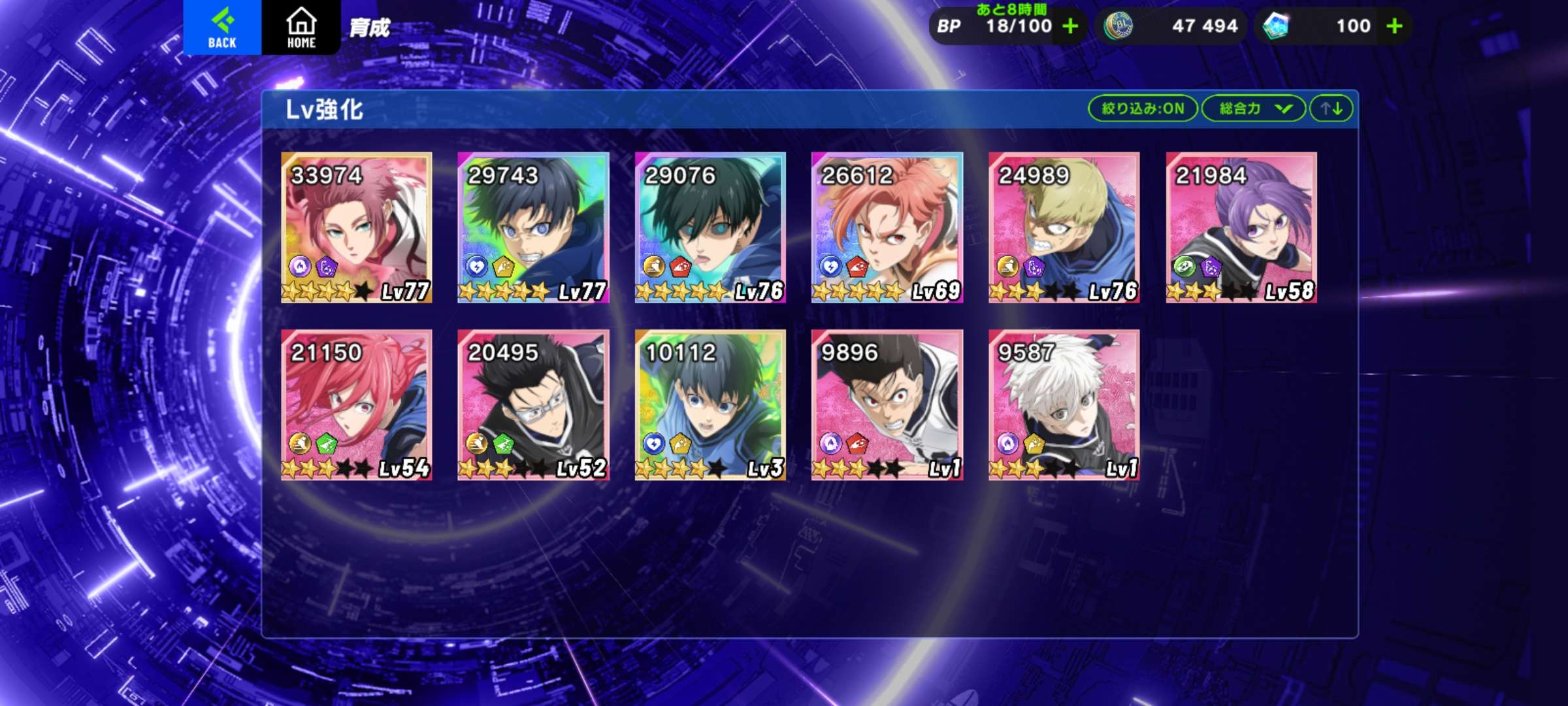Viewport: 1568px width, 706px height.
Task: Open the 総合力 sort dropdown
Action: pos(1253,109)
